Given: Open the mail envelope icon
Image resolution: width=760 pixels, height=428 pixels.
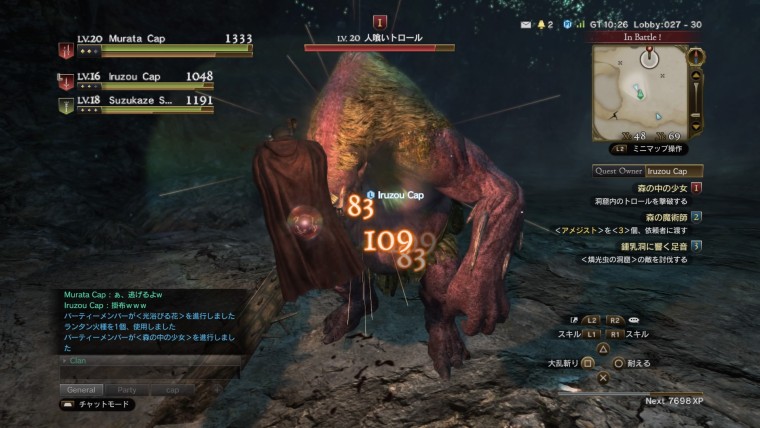Looking at the screenshot, I should [x=528, y=23].
